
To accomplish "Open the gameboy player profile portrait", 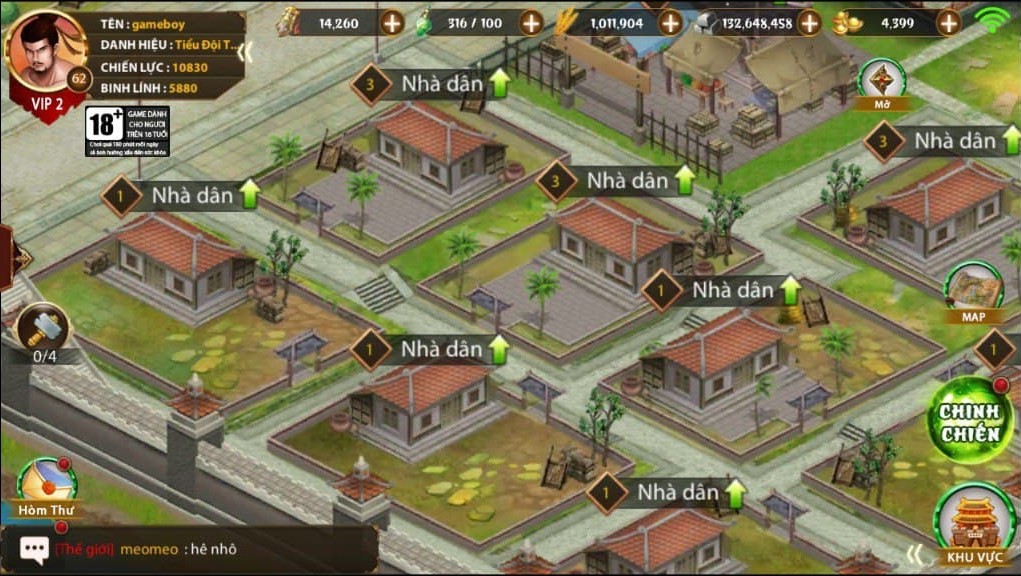I will click(44, 55).
